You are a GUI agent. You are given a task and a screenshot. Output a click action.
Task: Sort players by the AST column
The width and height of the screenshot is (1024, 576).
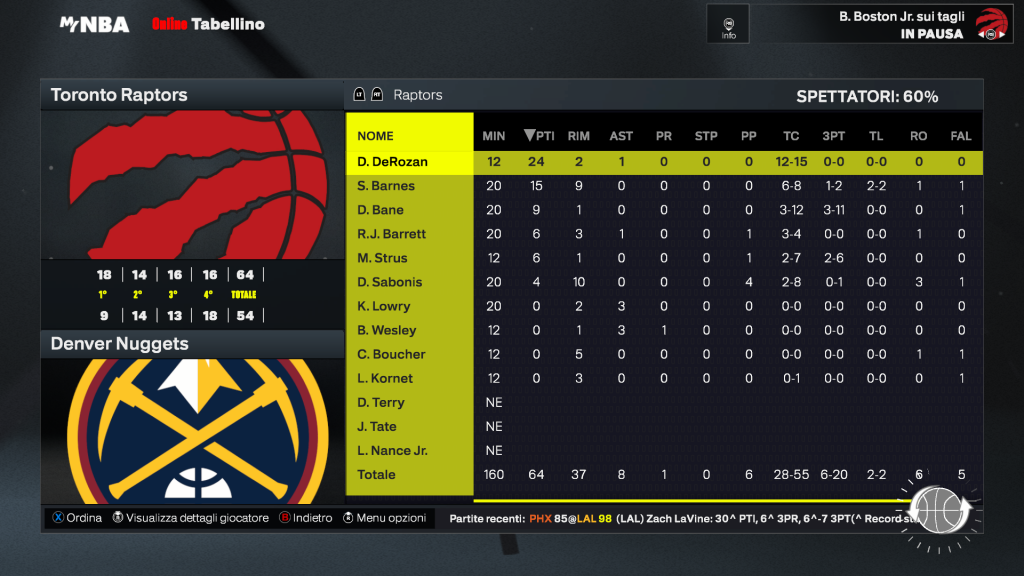point(621,136)
